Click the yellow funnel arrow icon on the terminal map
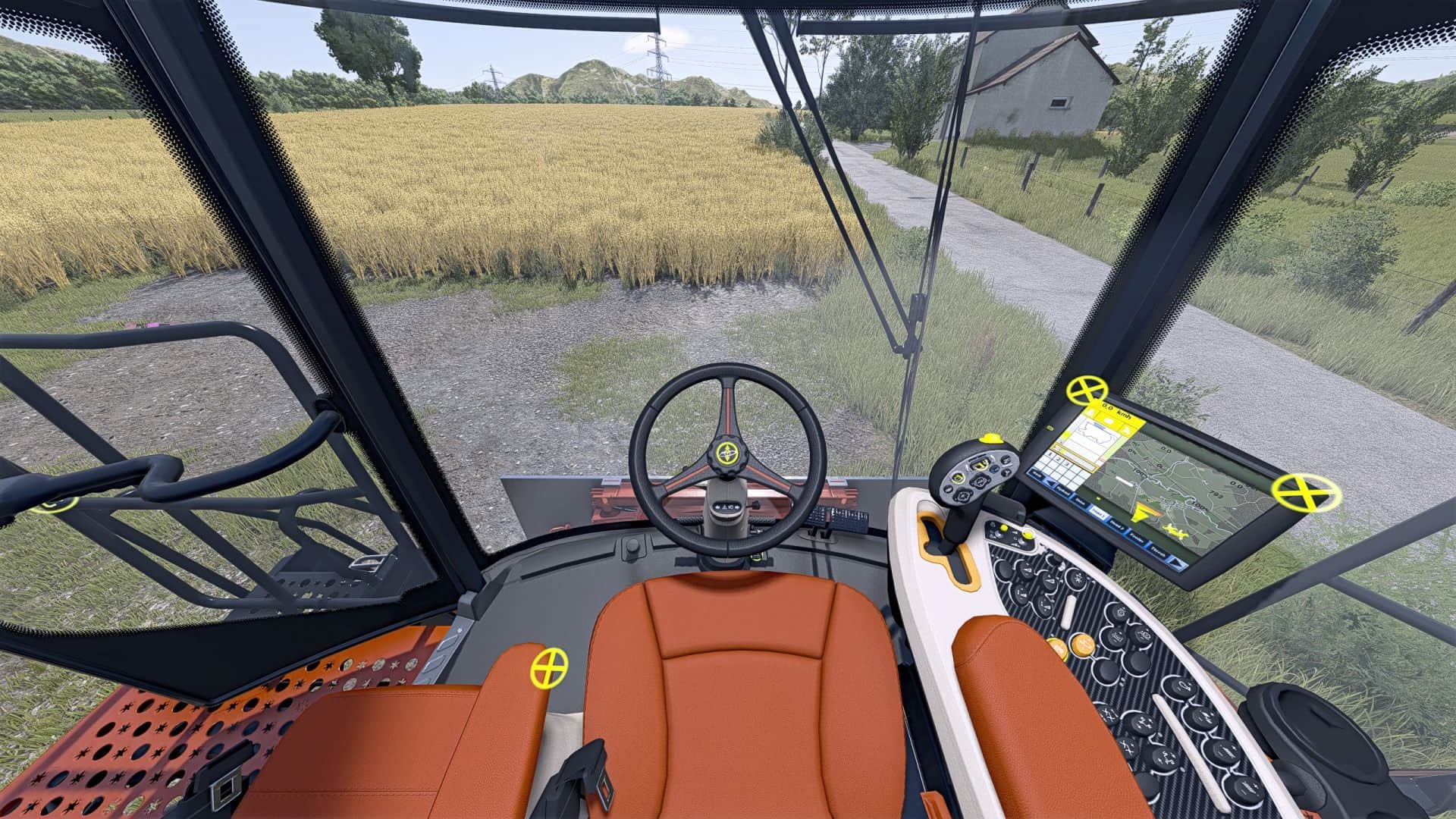1456x819 pixels. tap(1141, 514)
